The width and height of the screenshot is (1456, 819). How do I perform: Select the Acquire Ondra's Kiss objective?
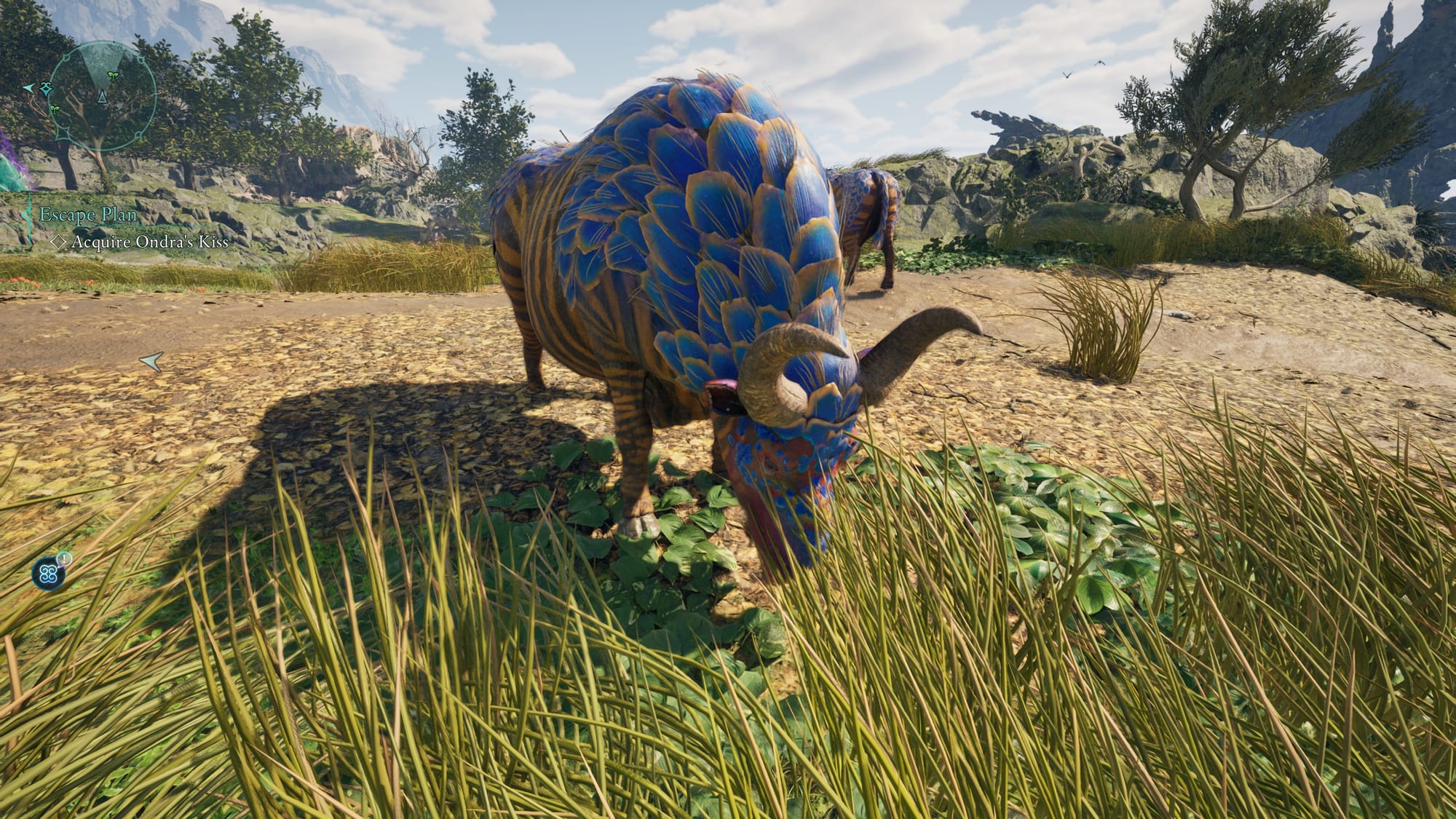149,242
